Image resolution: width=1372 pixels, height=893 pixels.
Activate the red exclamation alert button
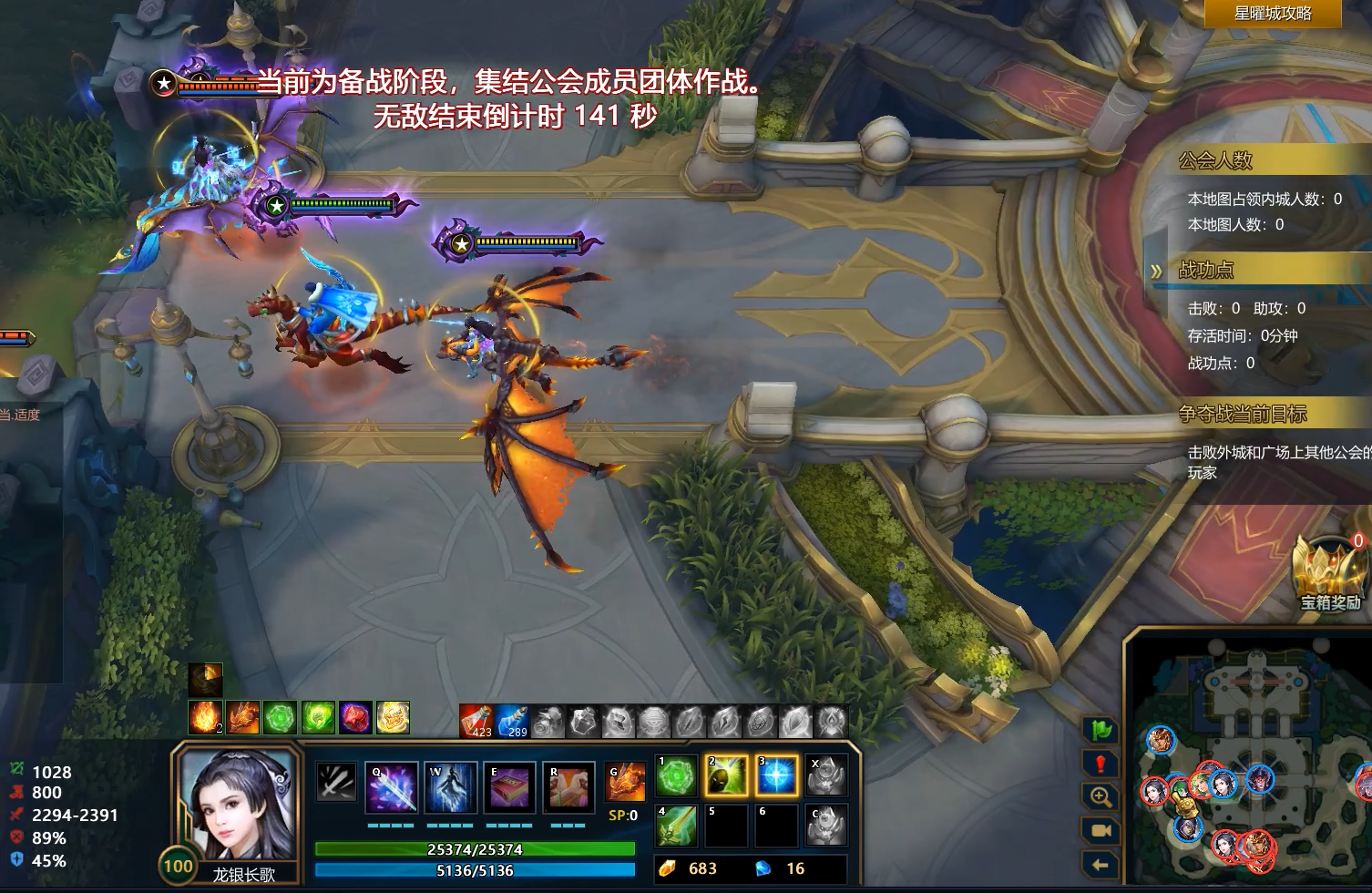click(1101, 764)
